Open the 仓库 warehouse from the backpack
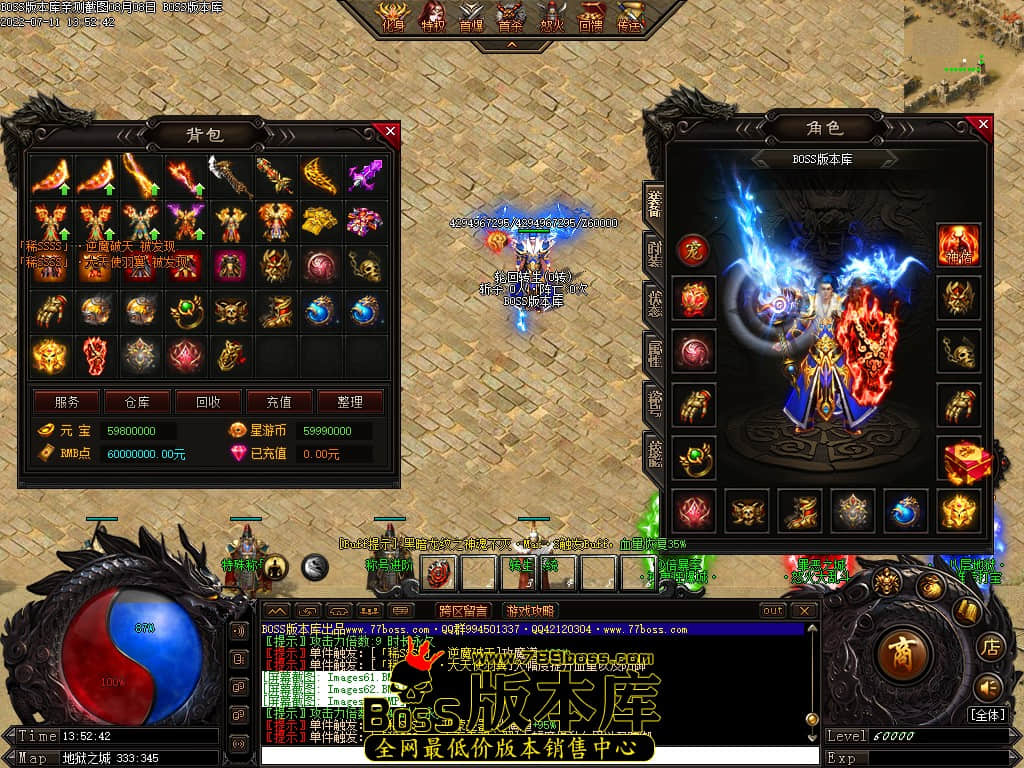Viewport: 1024px width, 768px height. [x=137, y=402]
